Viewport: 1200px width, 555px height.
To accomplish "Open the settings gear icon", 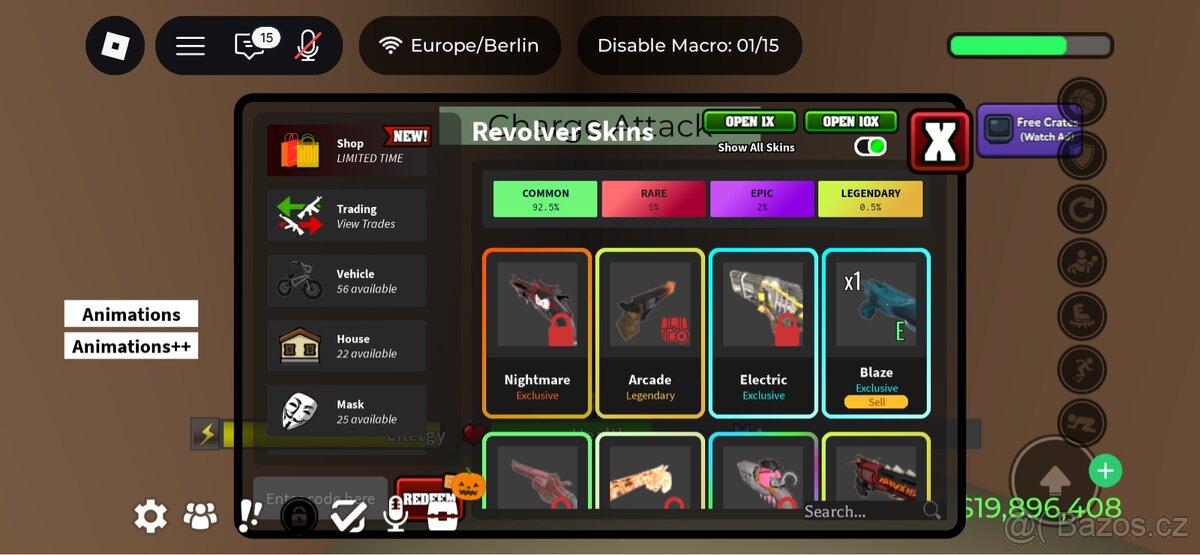I will [x=151, y=516].
